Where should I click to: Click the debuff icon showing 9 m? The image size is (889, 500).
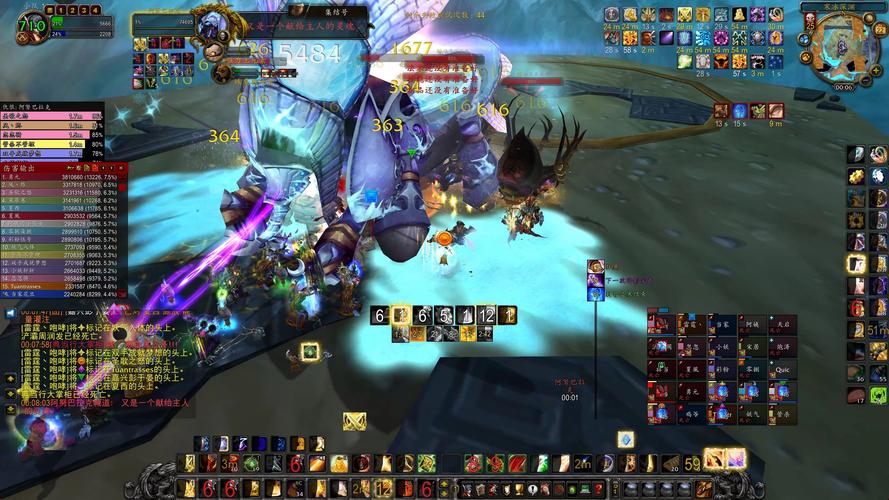(x=776, y=111)
